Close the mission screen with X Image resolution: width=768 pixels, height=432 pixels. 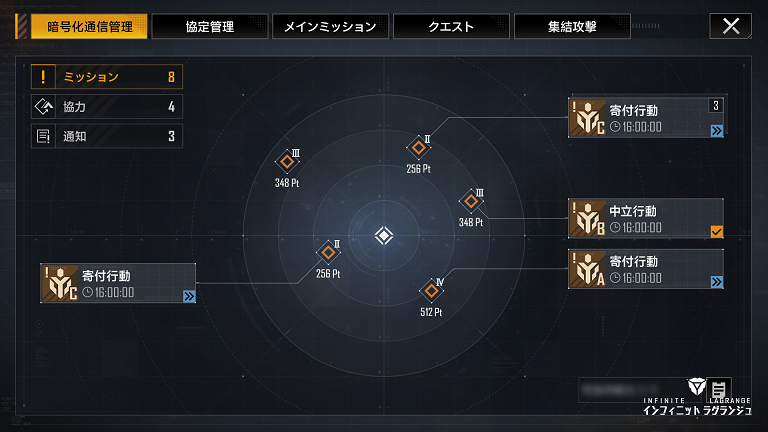tap(730, 26)
